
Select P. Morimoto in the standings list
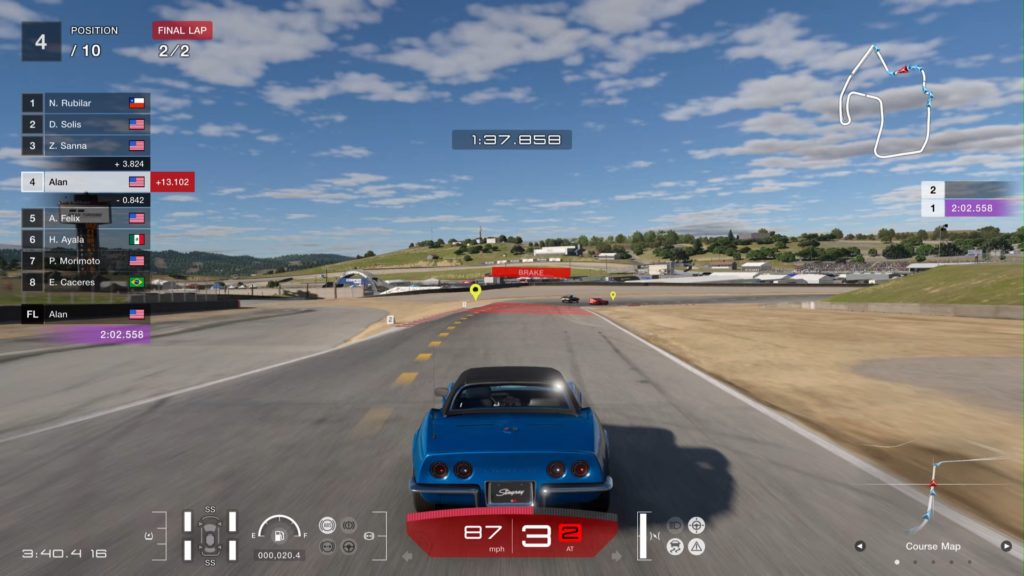86,261
